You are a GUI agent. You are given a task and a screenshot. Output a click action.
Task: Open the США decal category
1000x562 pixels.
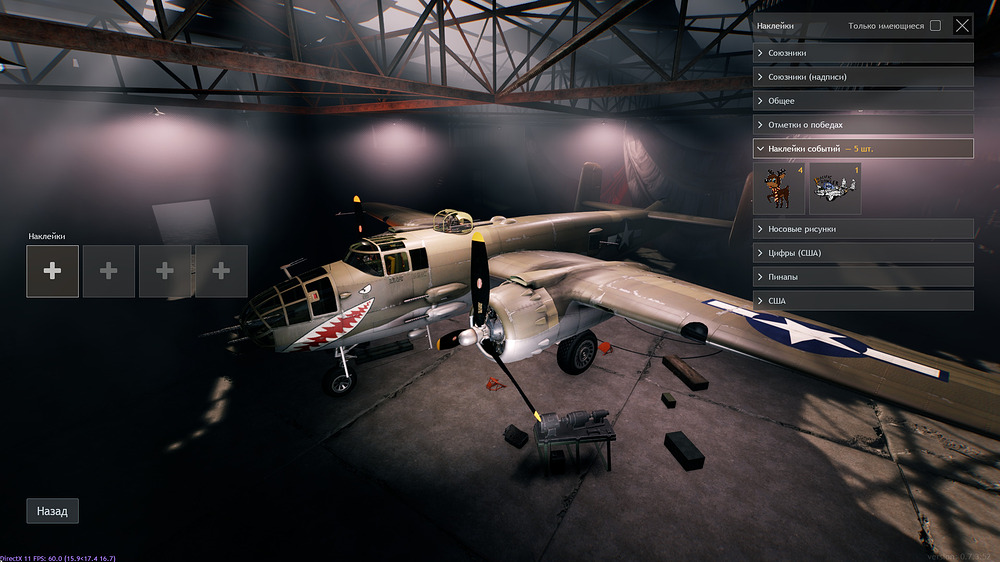click(x=862, y=301)
